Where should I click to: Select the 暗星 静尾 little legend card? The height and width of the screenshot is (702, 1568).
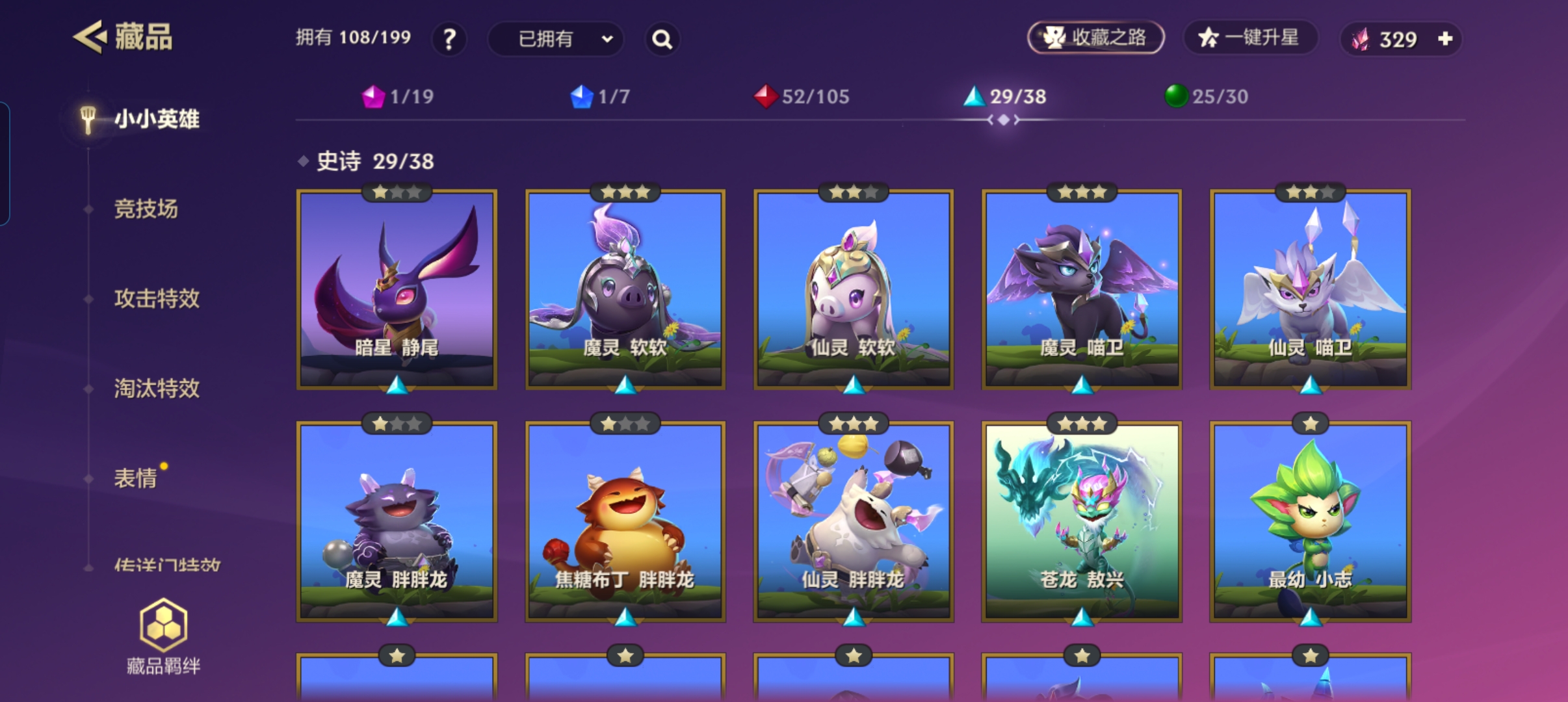point(397,290)
